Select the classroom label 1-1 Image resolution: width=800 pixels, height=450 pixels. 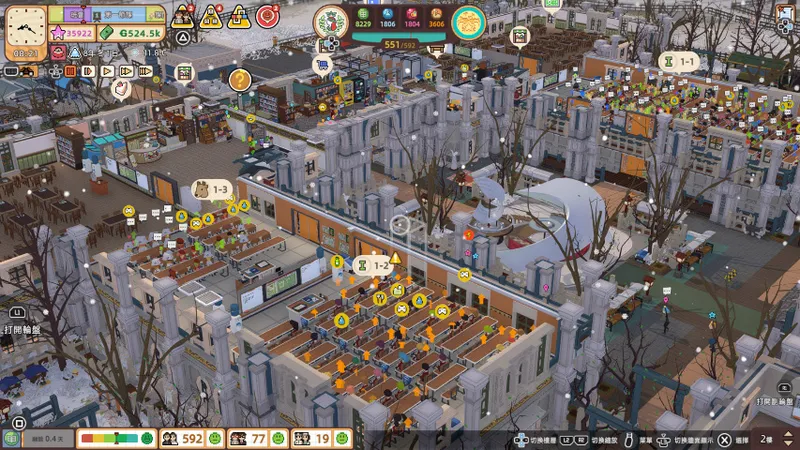[x=678, y=62]
